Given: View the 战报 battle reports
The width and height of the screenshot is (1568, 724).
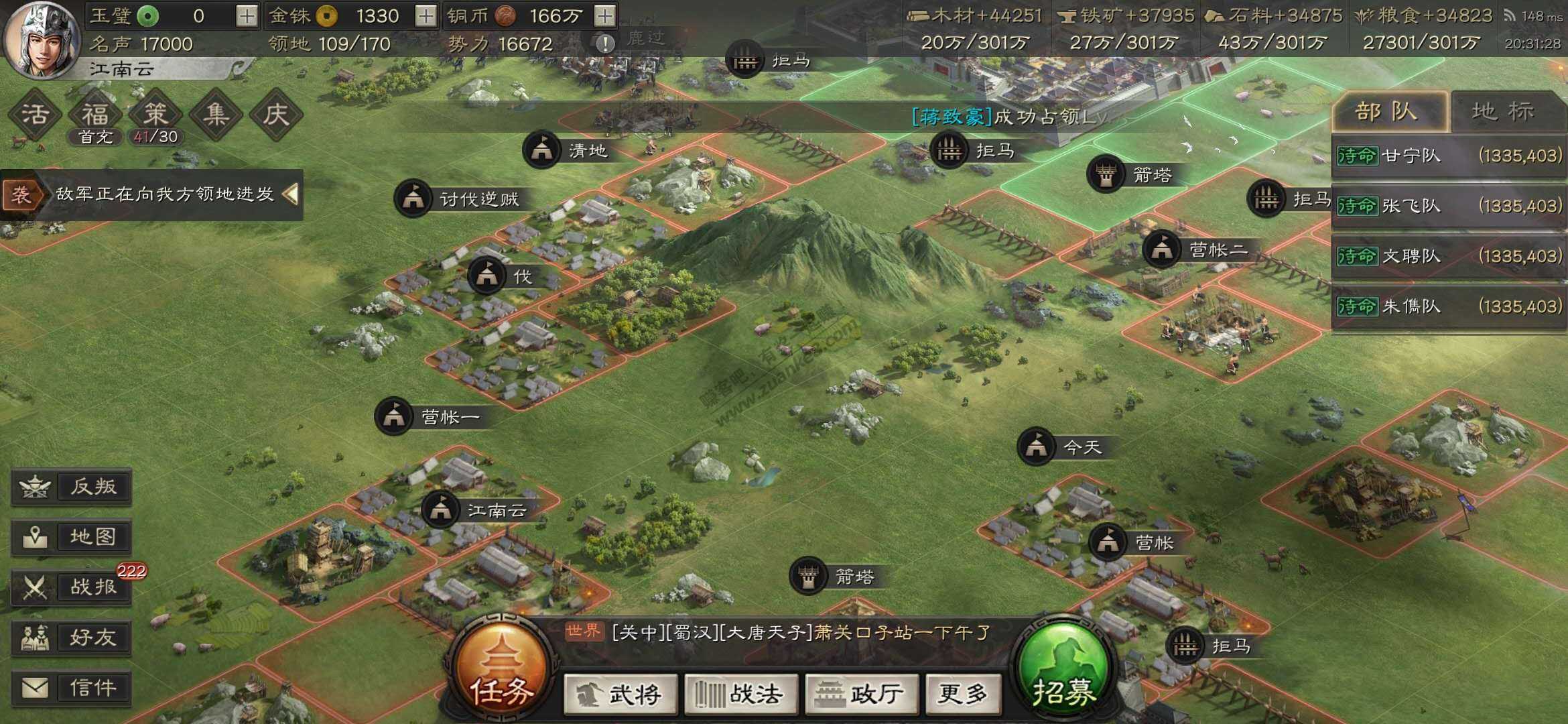Looking at the screenshot, I should 72,587.
